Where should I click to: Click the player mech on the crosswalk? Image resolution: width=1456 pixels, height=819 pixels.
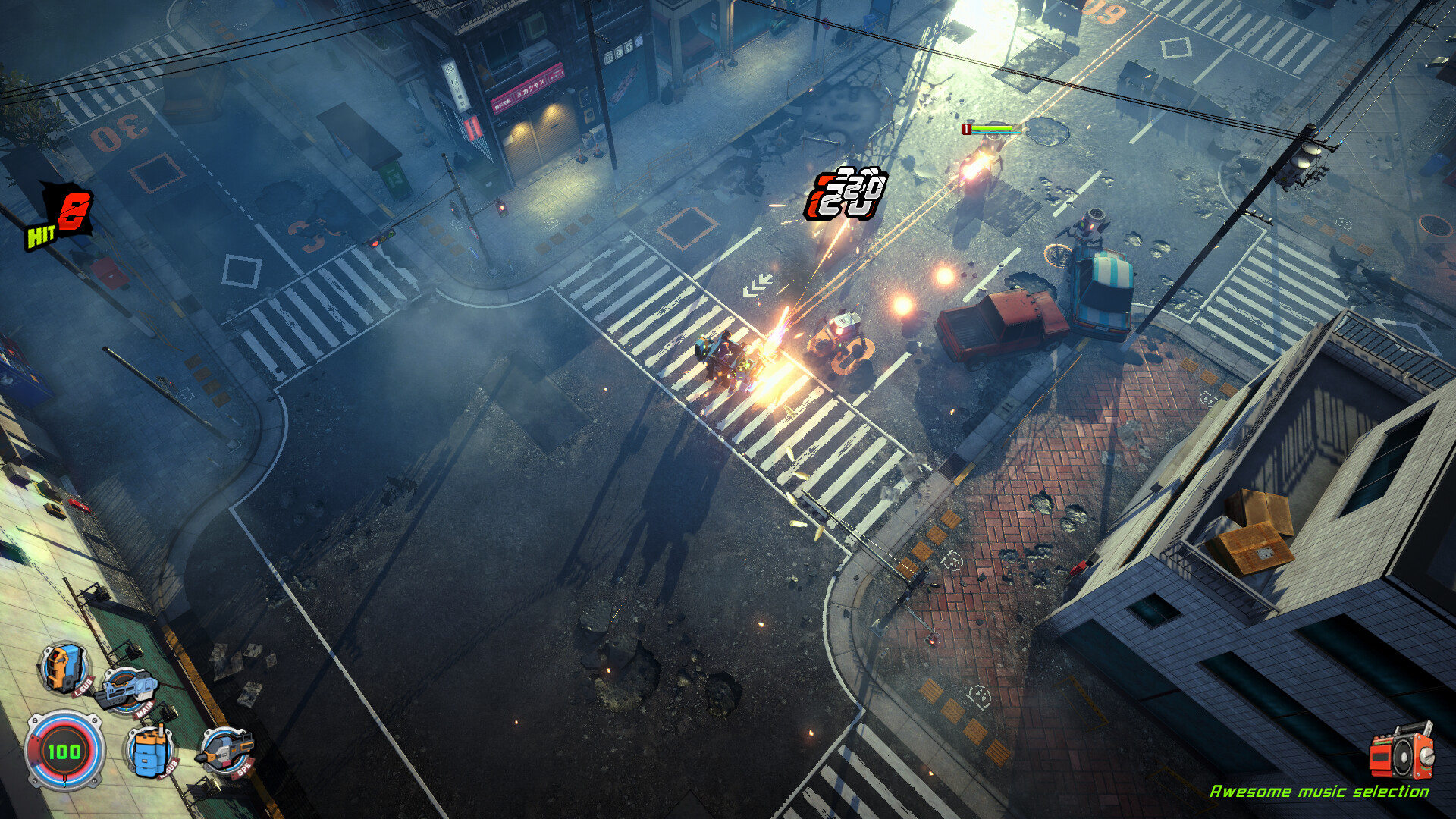[728, 356]
